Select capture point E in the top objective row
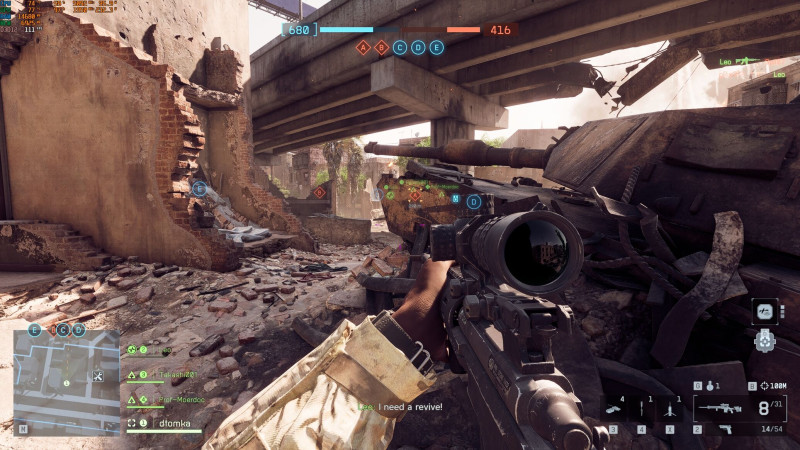 437,47
